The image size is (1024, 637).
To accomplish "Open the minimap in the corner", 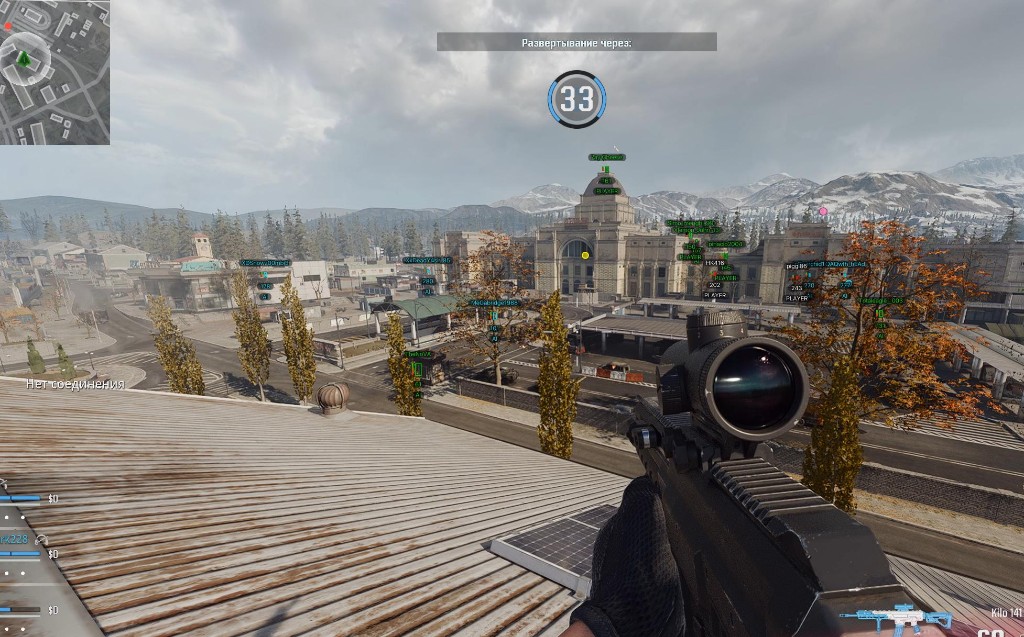I will (55, 72).
